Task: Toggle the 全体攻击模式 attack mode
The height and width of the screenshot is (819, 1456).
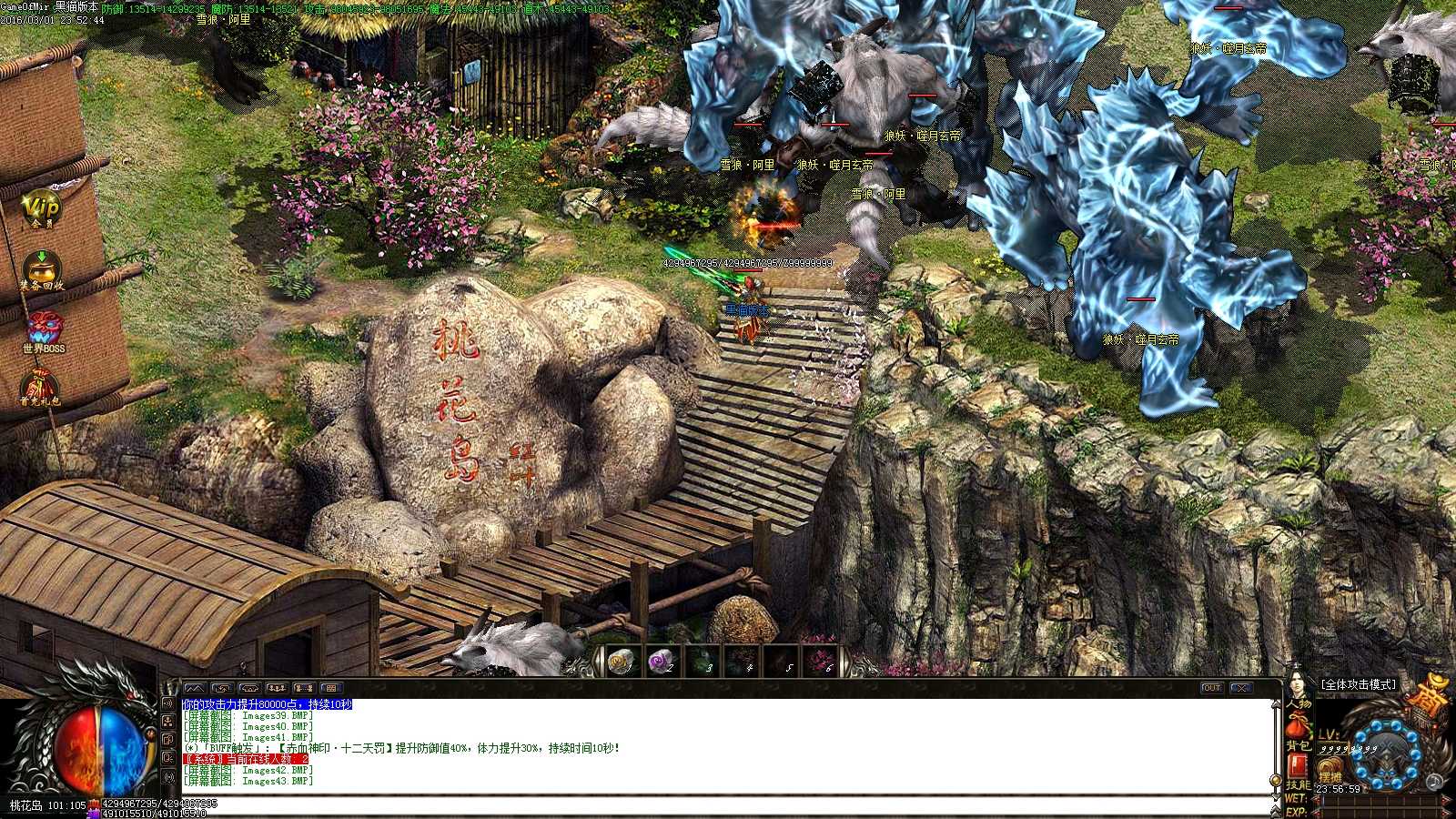Action: point(1358,684)
